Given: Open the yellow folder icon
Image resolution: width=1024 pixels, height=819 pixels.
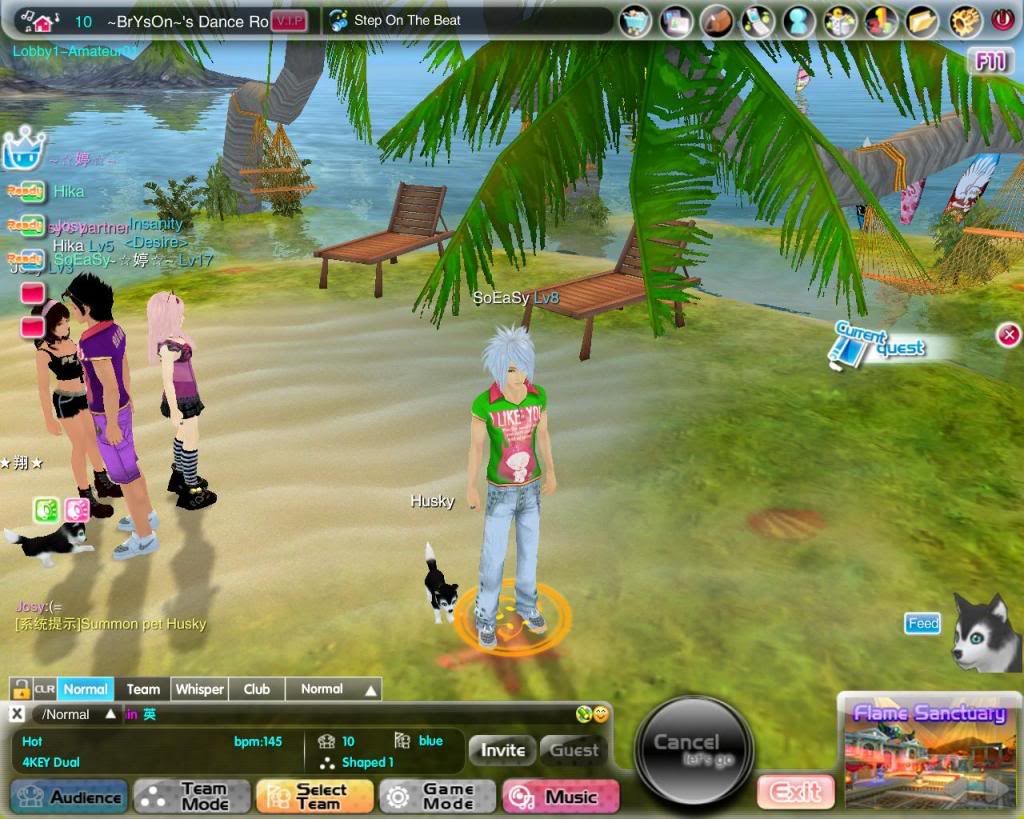Looking at the screenshot, I should point(924,20).
